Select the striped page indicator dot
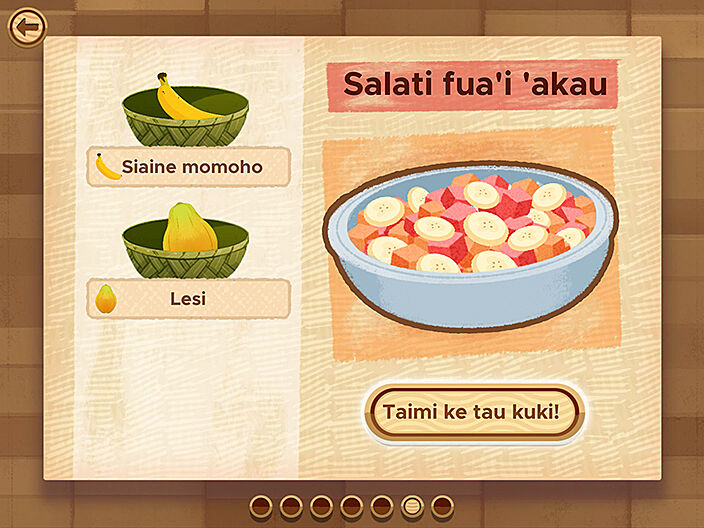The height and width of the screenshot is (528, 704). pyautogui.click(x=412, y=506)
